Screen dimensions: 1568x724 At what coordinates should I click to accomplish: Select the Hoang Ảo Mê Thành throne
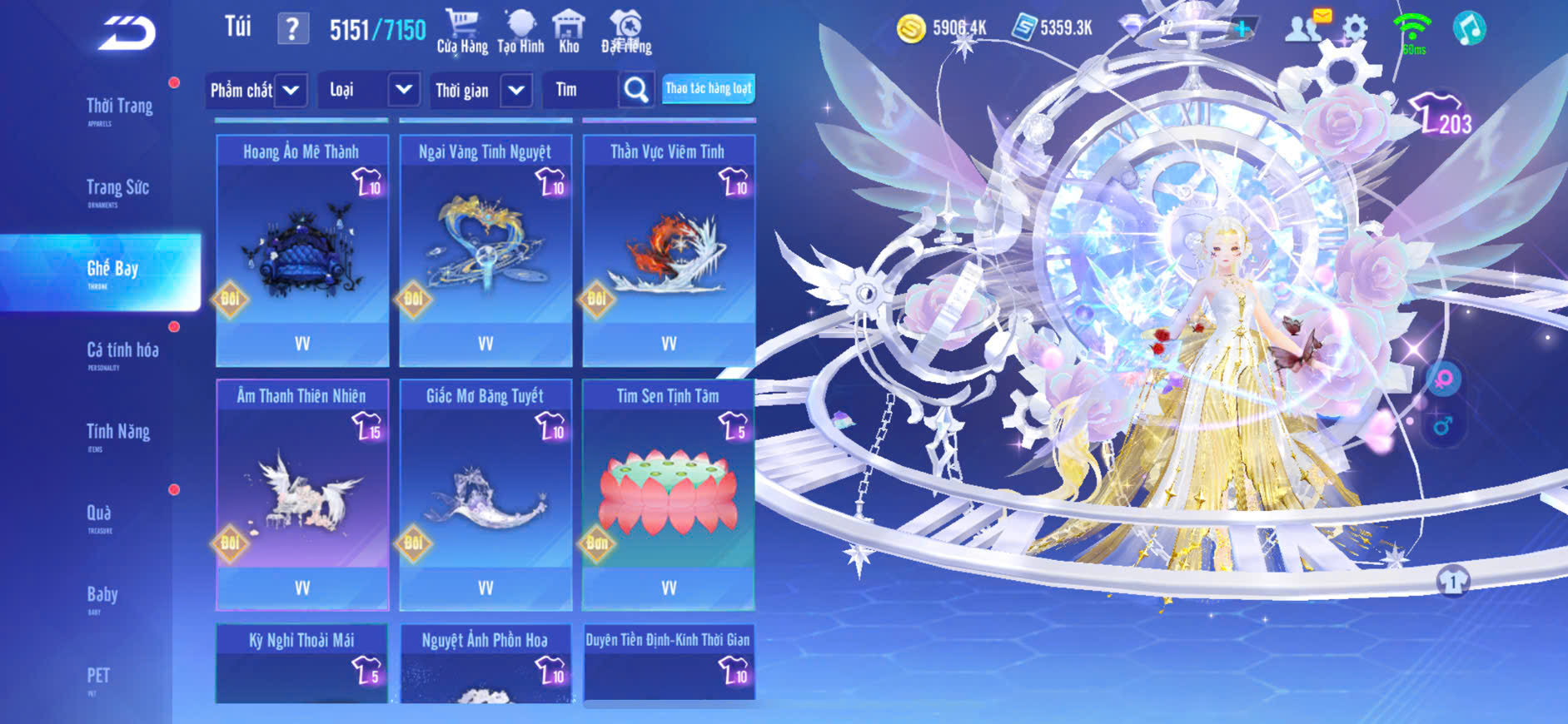click(x=302, y=250)
